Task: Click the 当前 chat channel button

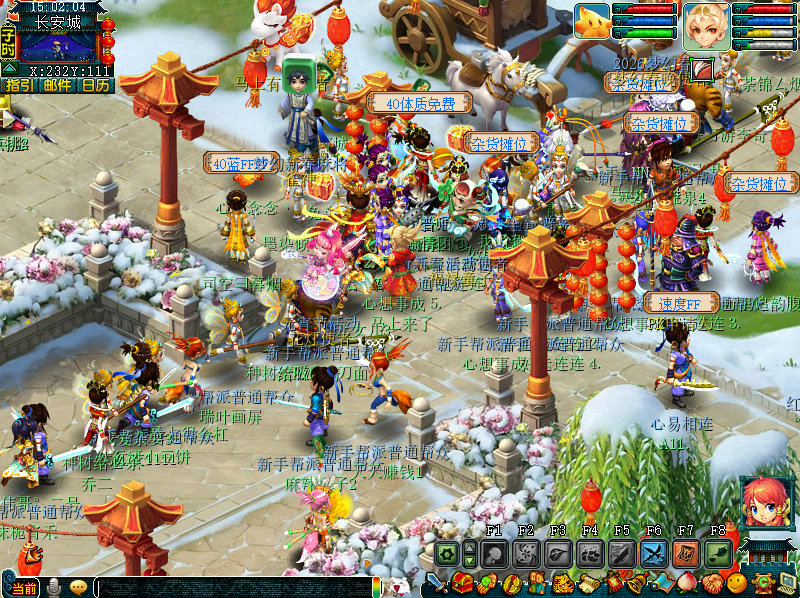Action: tap(27, 587)
